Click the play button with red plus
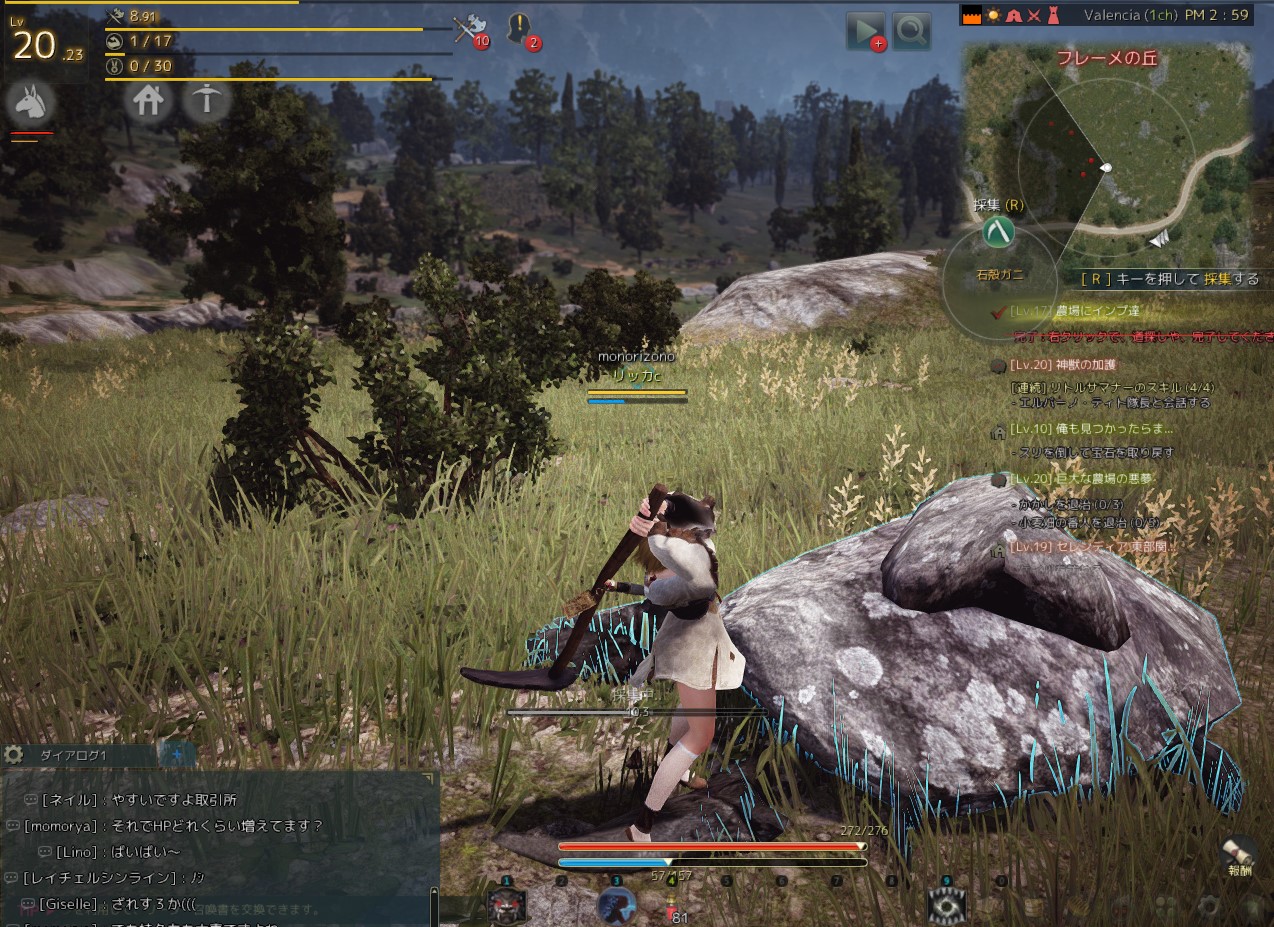Screen dimensions: 1274x927 [x=864, y=31]
